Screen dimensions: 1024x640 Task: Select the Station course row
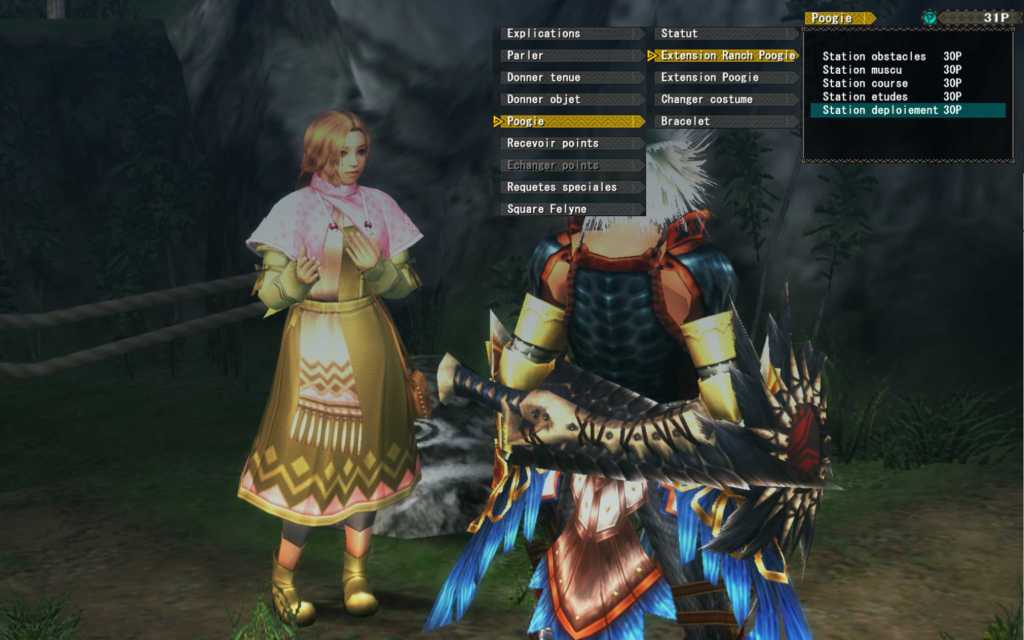[892, 83]
